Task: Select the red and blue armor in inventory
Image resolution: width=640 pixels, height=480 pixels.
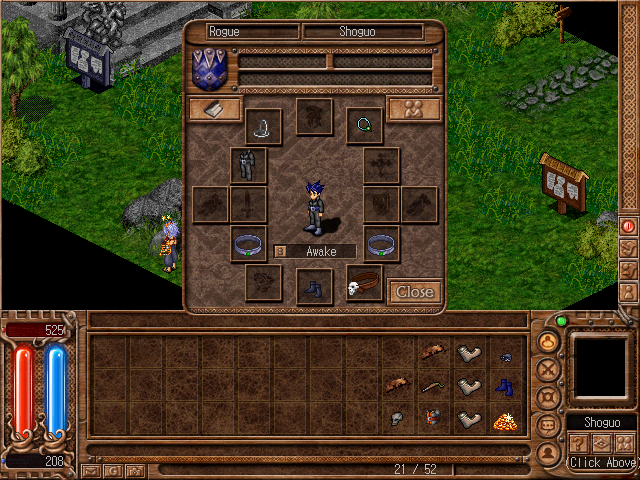Action: click(x=432, y=420)
